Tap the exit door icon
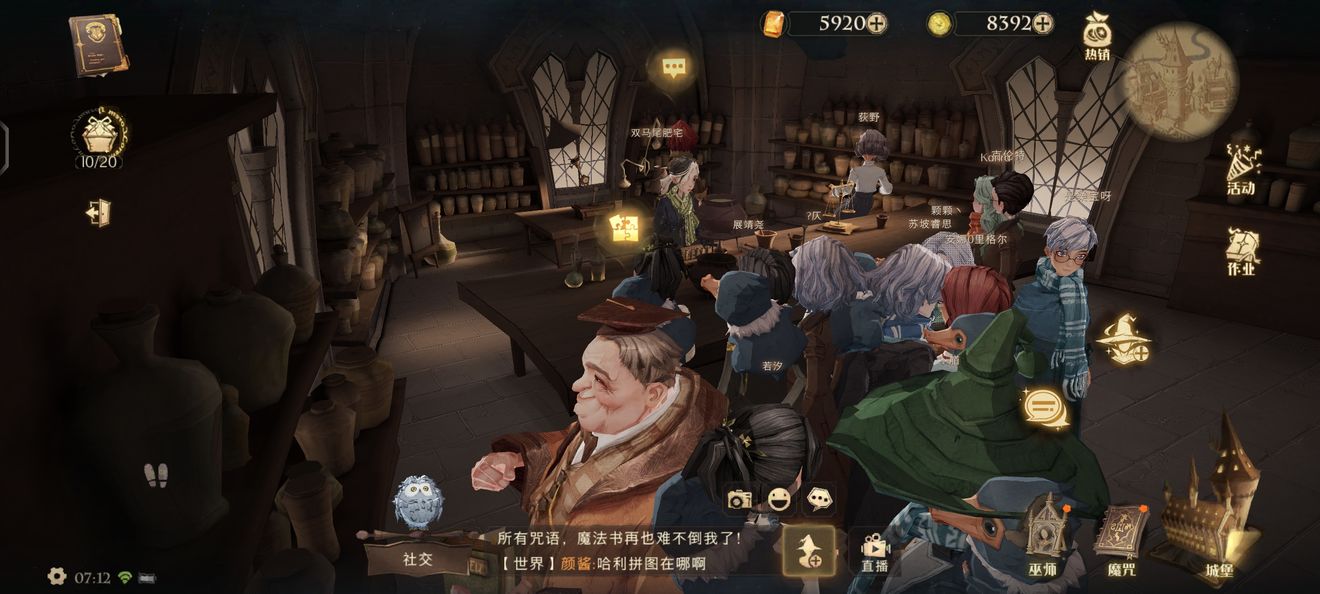Image resolution: width=1320 pixels, height=594 pixels. click(x=98, y=213)
